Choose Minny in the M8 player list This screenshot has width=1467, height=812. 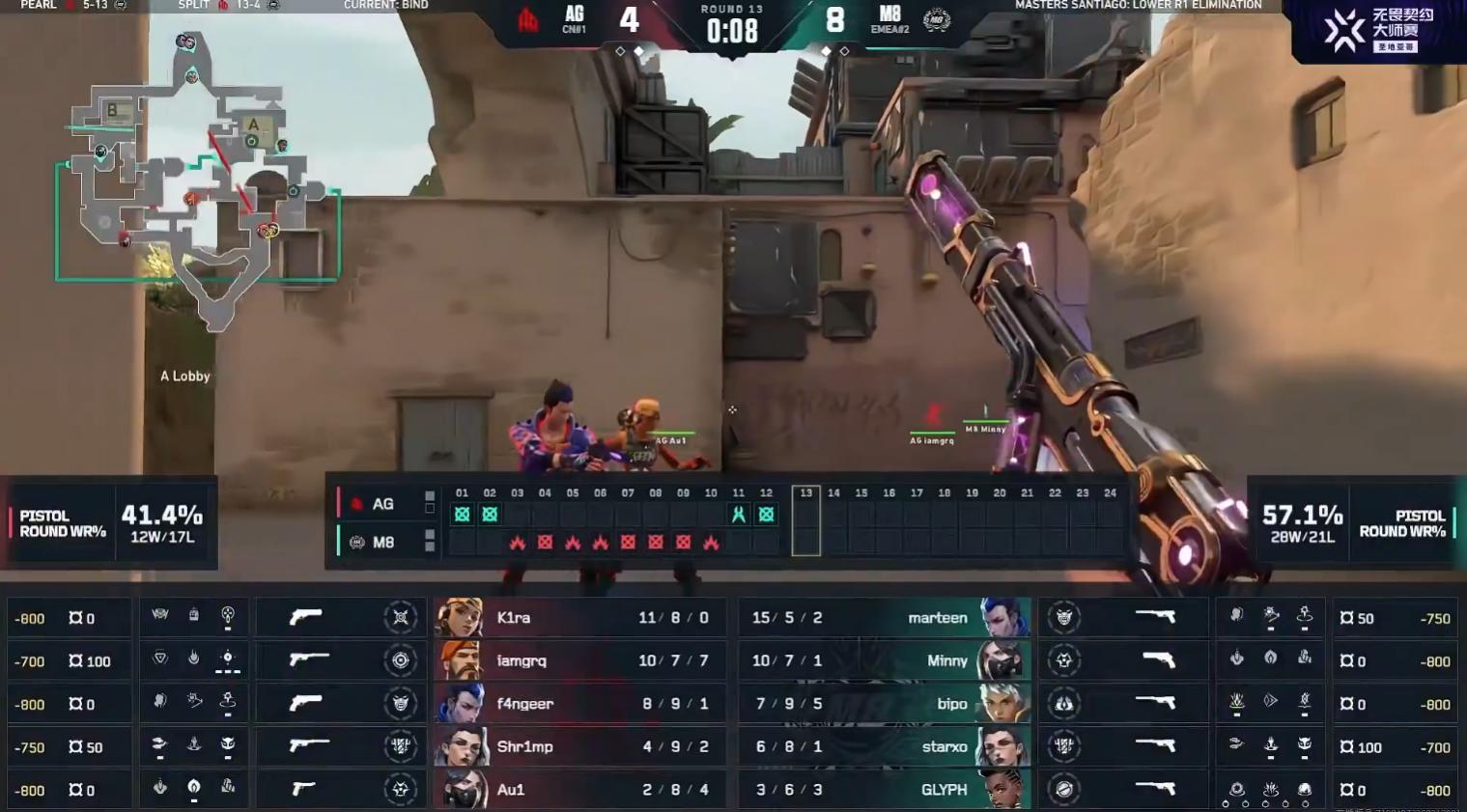[x=884, y=661]
